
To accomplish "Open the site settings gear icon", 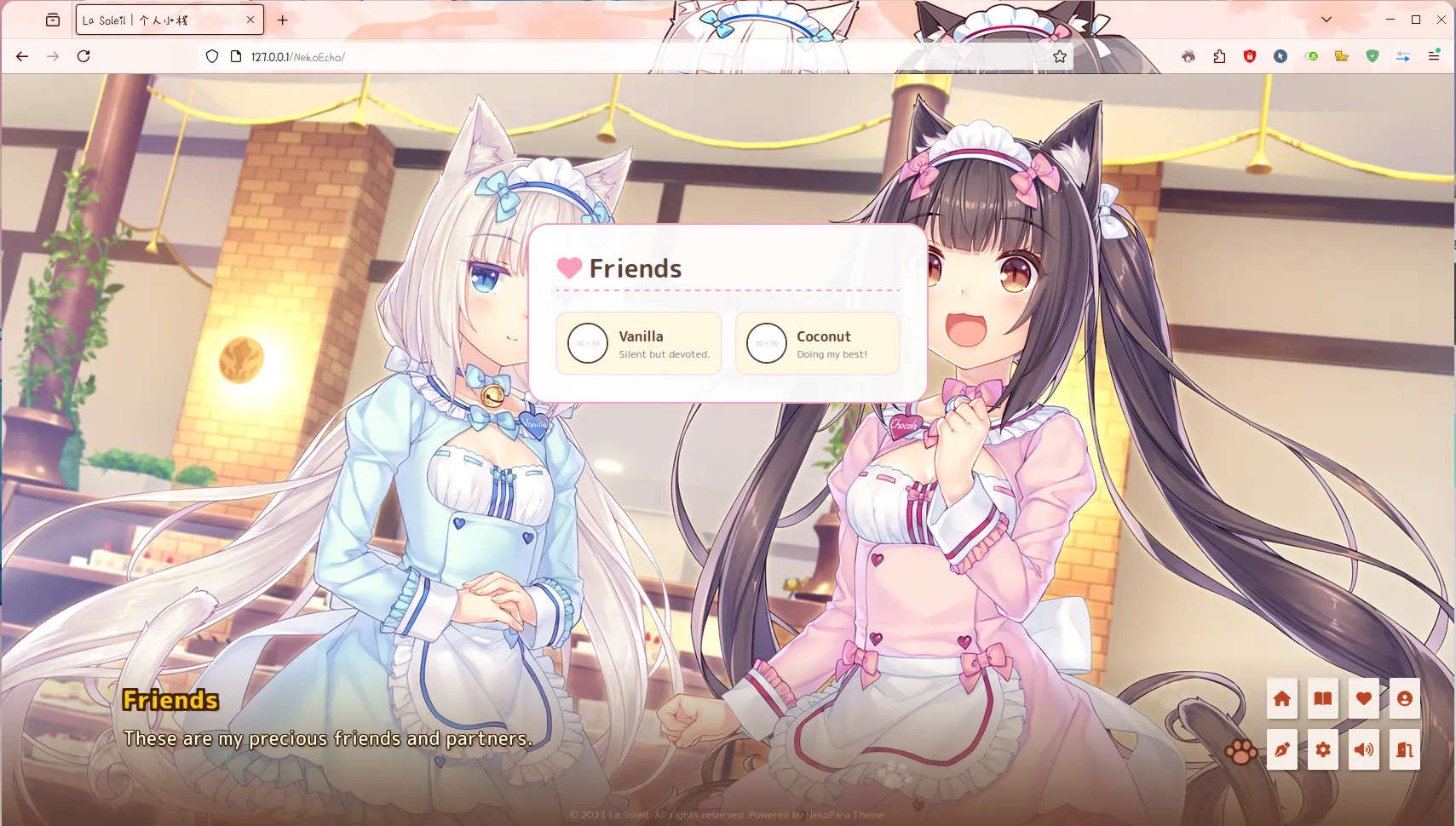I will point(1322,749).
